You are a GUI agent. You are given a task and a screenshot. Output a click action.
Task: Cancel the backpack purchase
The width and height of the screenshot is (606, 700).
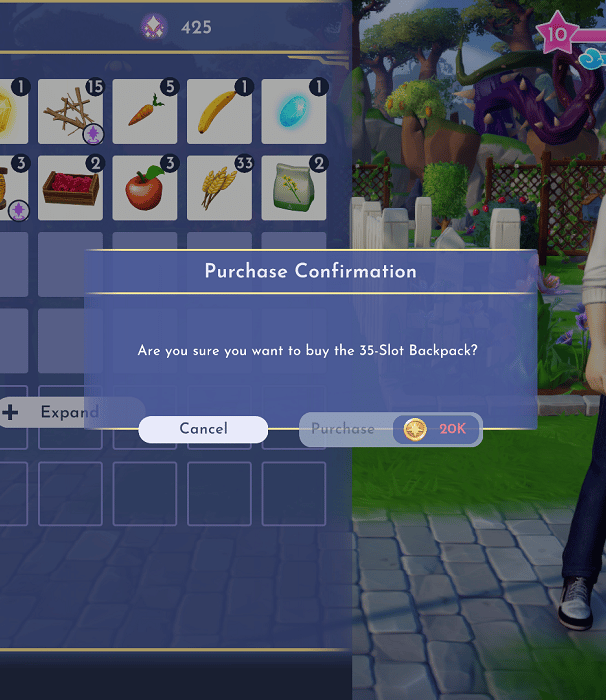tap(203, 429)
